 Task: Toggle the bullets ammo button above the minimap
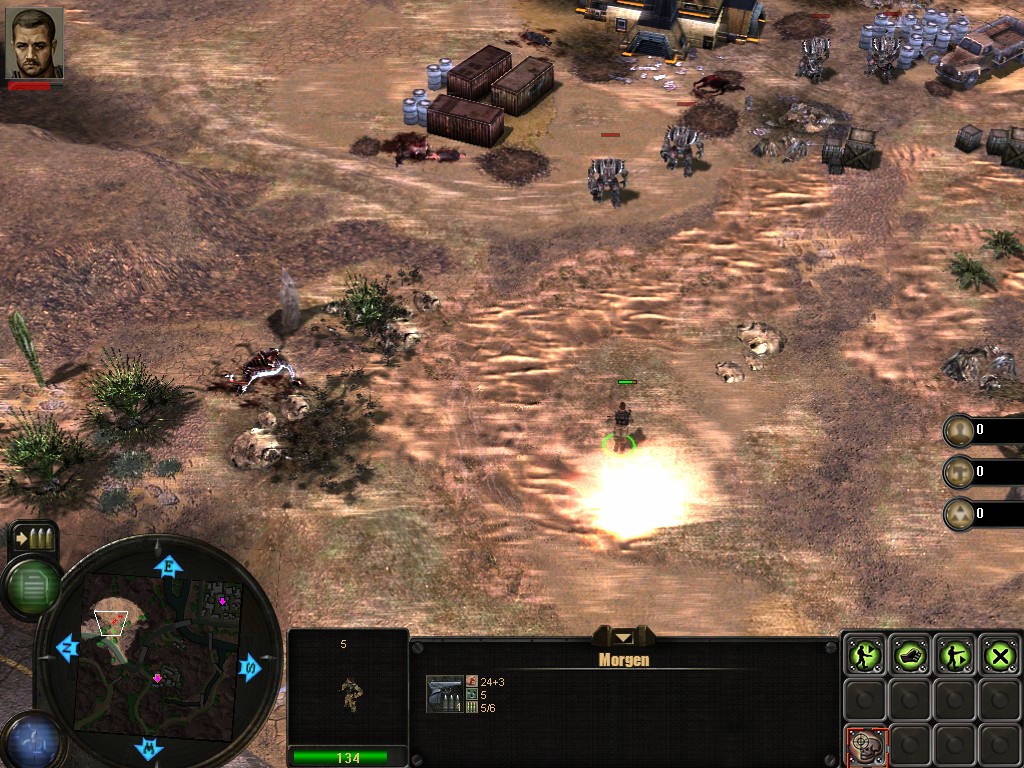[x=33, y=538]
